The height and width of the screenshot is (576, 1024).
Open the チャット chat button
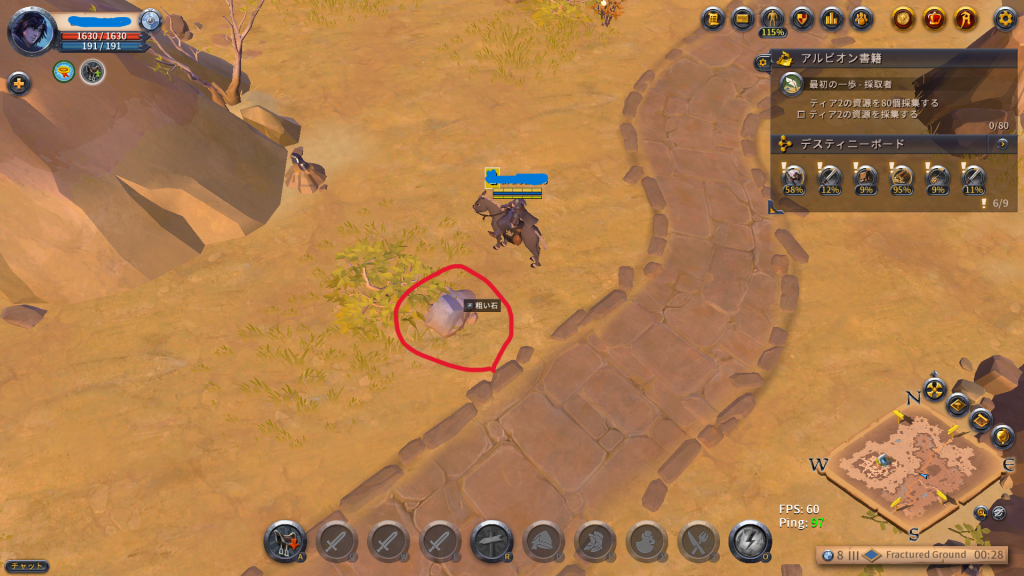tap(24, 566)
